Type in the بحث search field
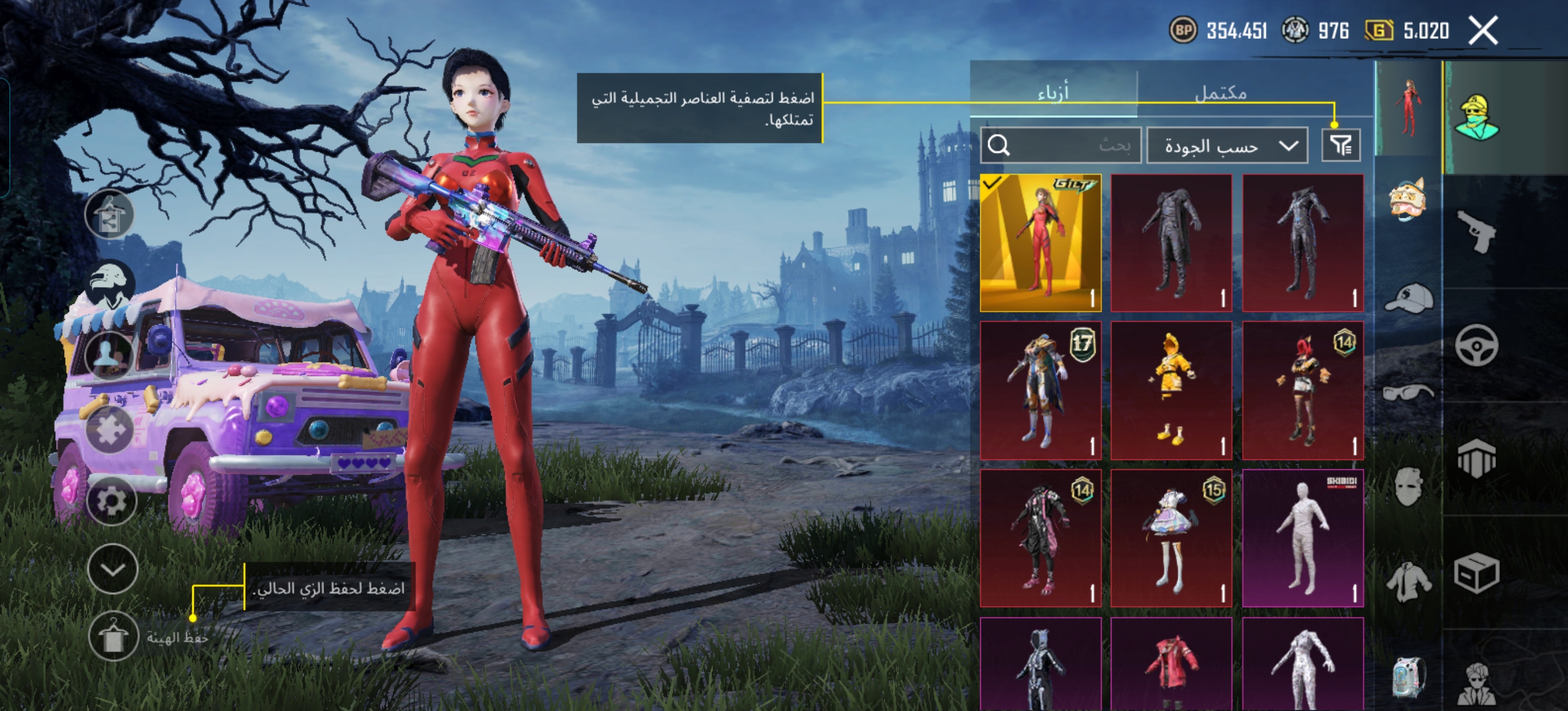Viewport: 1568px width, 711px height. pos(1071,145)
